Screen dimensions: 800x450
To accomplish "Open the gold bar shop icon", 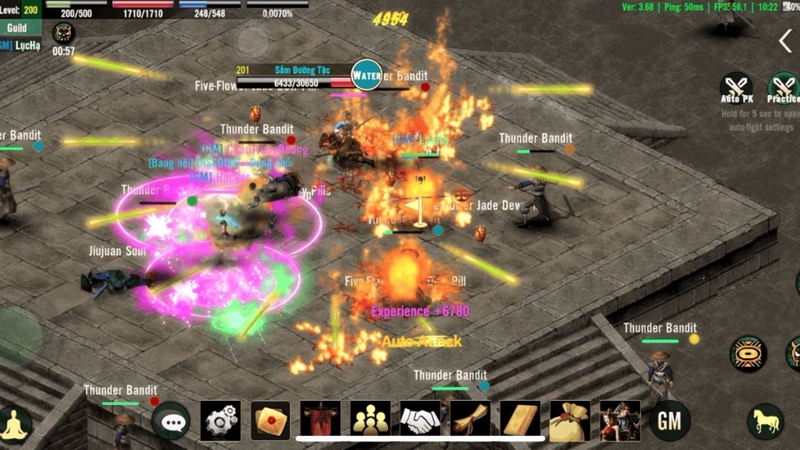I will 520,421.
